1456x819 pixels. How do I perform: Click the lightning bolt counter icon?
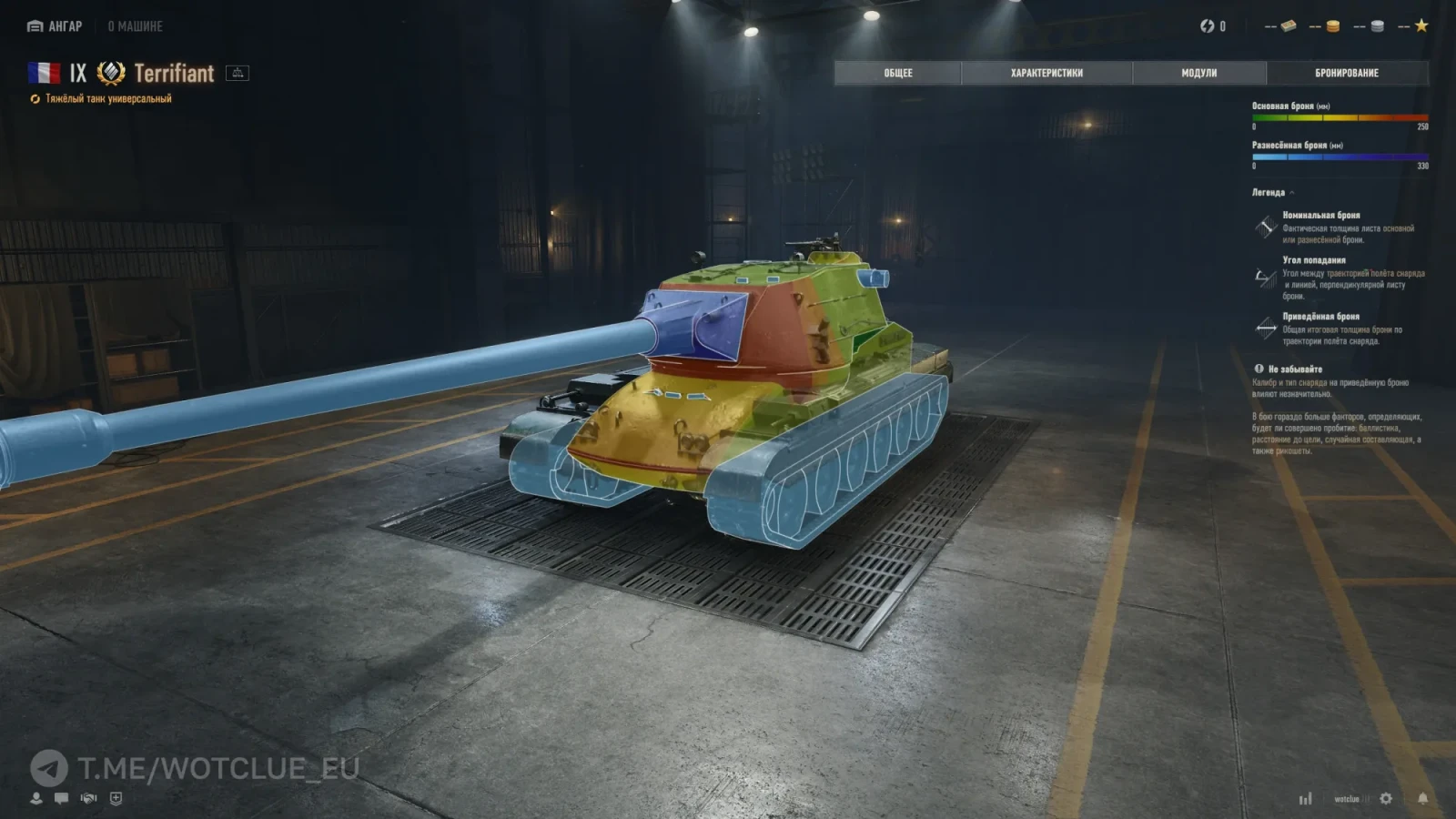coord(1208,26)
